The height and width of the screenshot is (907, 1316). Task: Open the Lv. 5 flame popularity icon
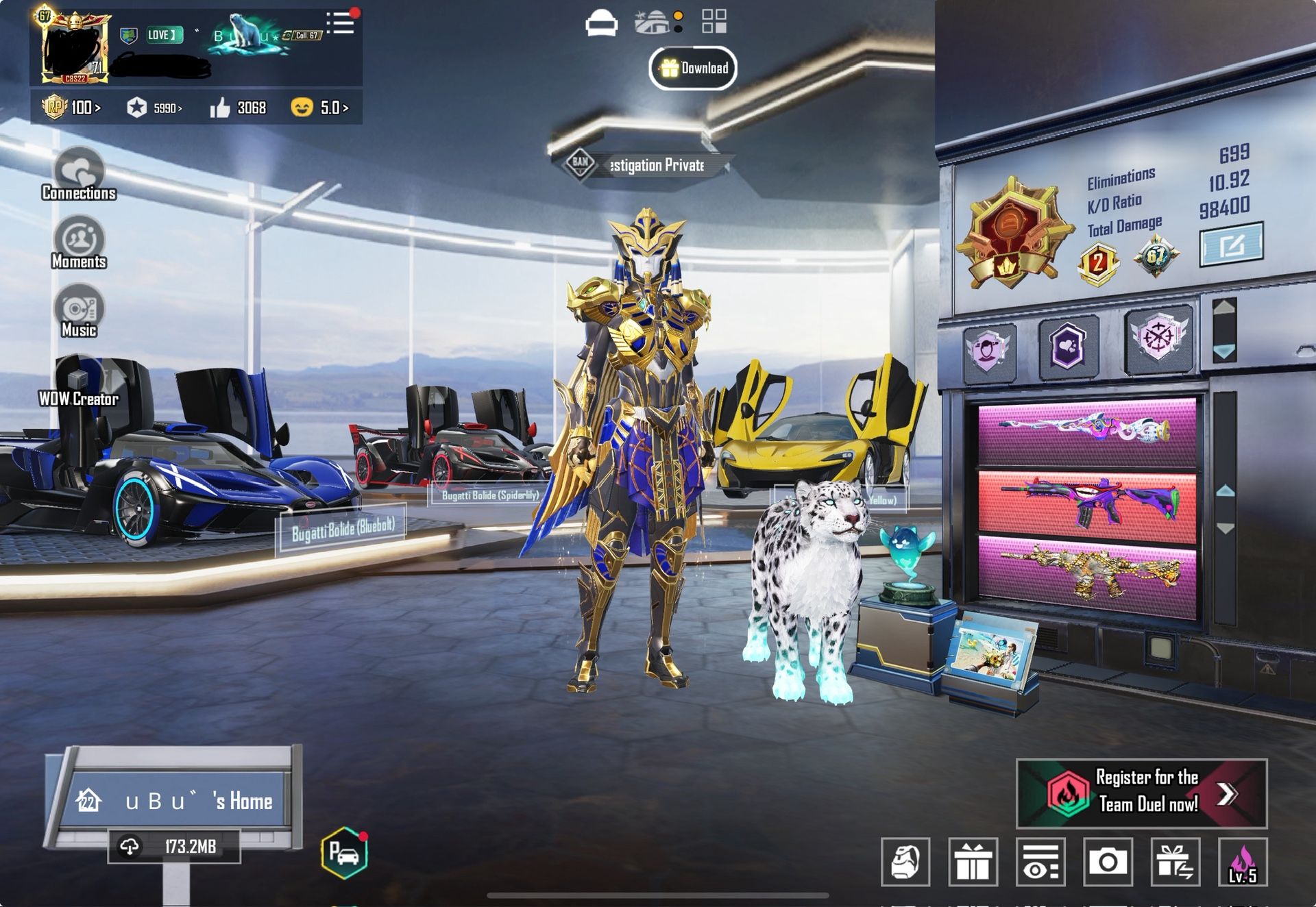pos(1242,862)
